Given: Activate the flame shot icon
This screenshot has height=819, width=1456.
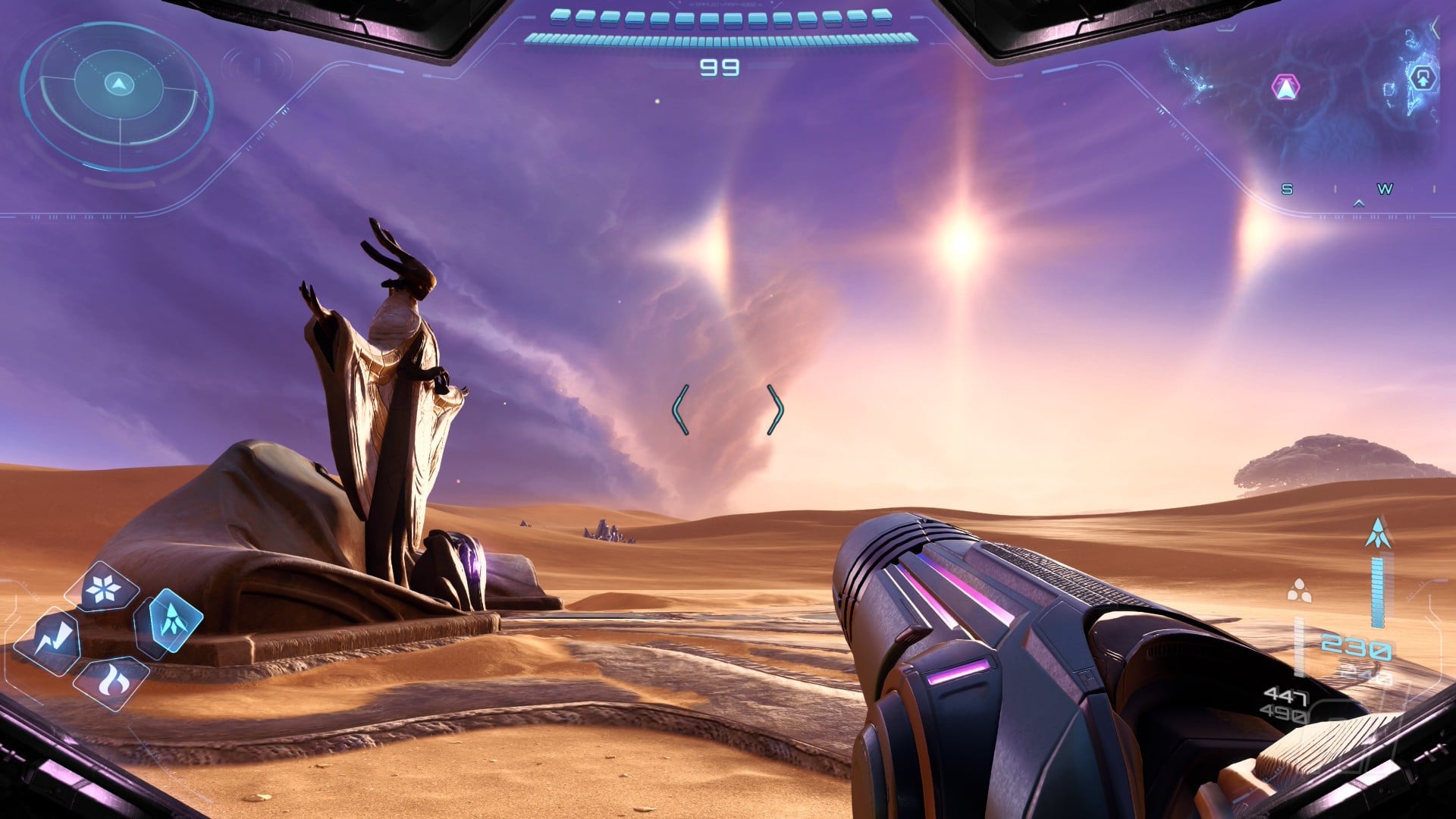Looking at the screenshot, I should click(x=111, y=682).
